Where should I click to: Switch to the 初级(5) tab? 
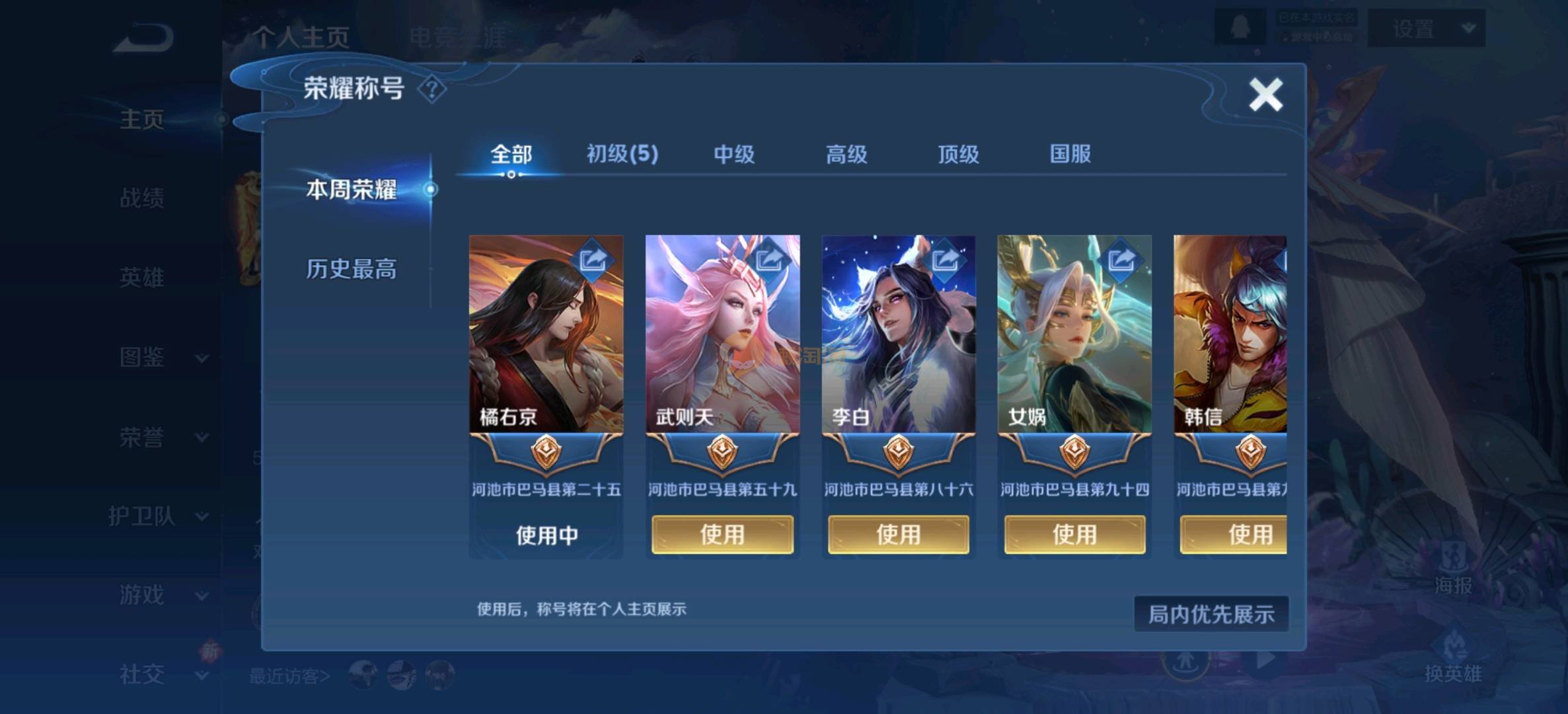(622, 155)
